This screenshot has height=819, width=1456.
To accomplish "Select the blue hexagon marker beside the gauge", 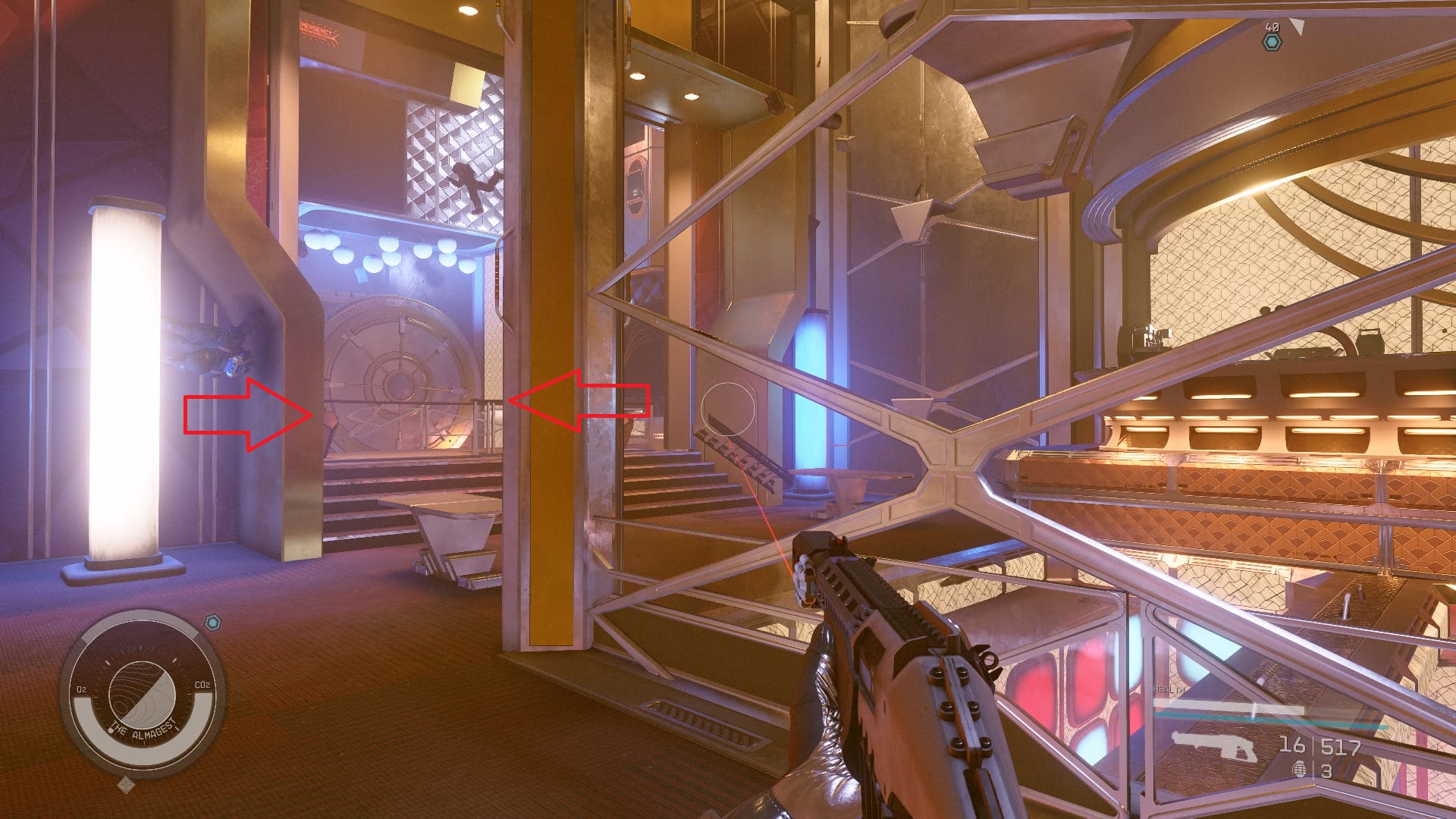I will click(215, 623).
